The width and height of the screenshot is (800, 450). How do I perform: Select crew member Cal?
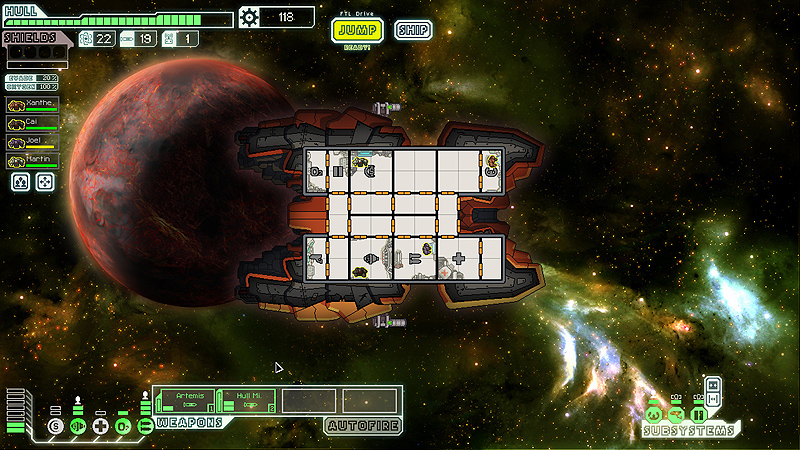tap(33, 123)
